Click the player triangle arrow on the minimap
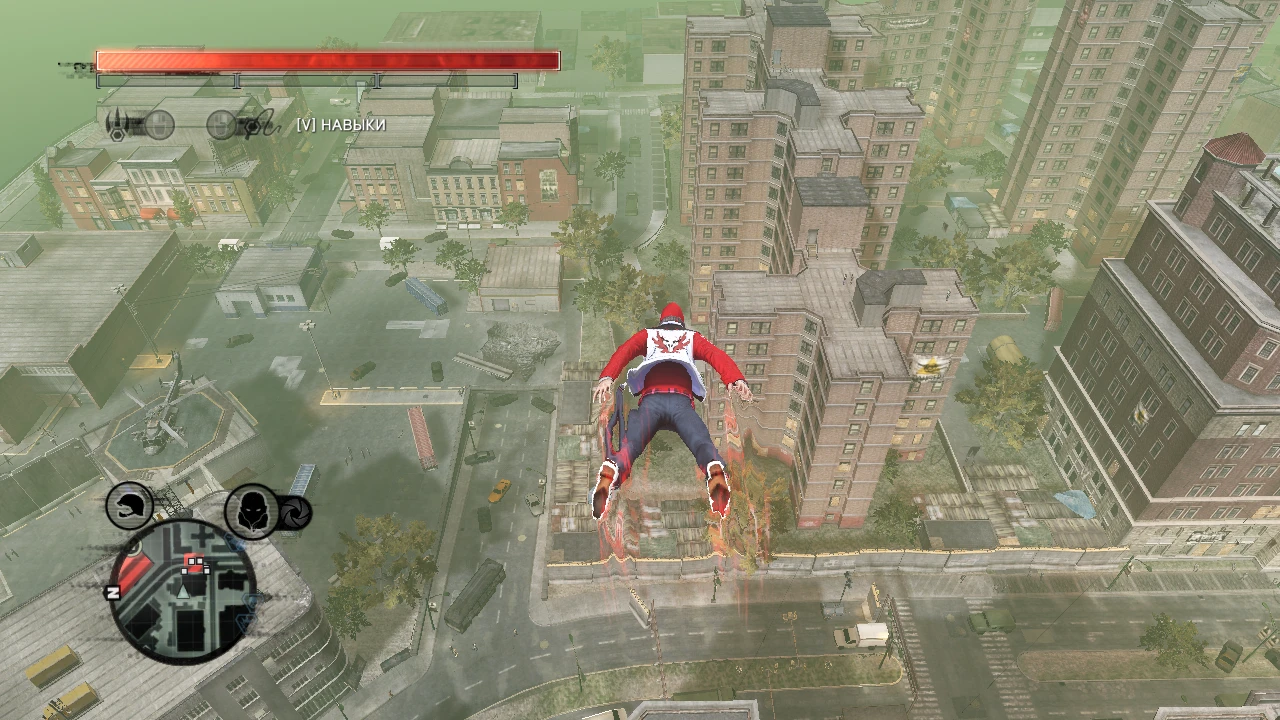Viewport: 1280px width, 720px height. click(183, 591)
